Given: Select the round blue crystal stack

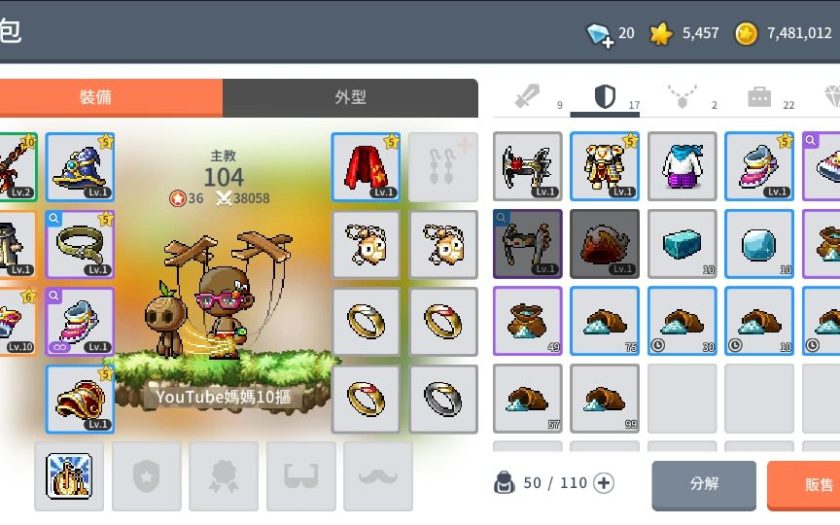Looking at the screenshot, I should click(x=759, y=244).
